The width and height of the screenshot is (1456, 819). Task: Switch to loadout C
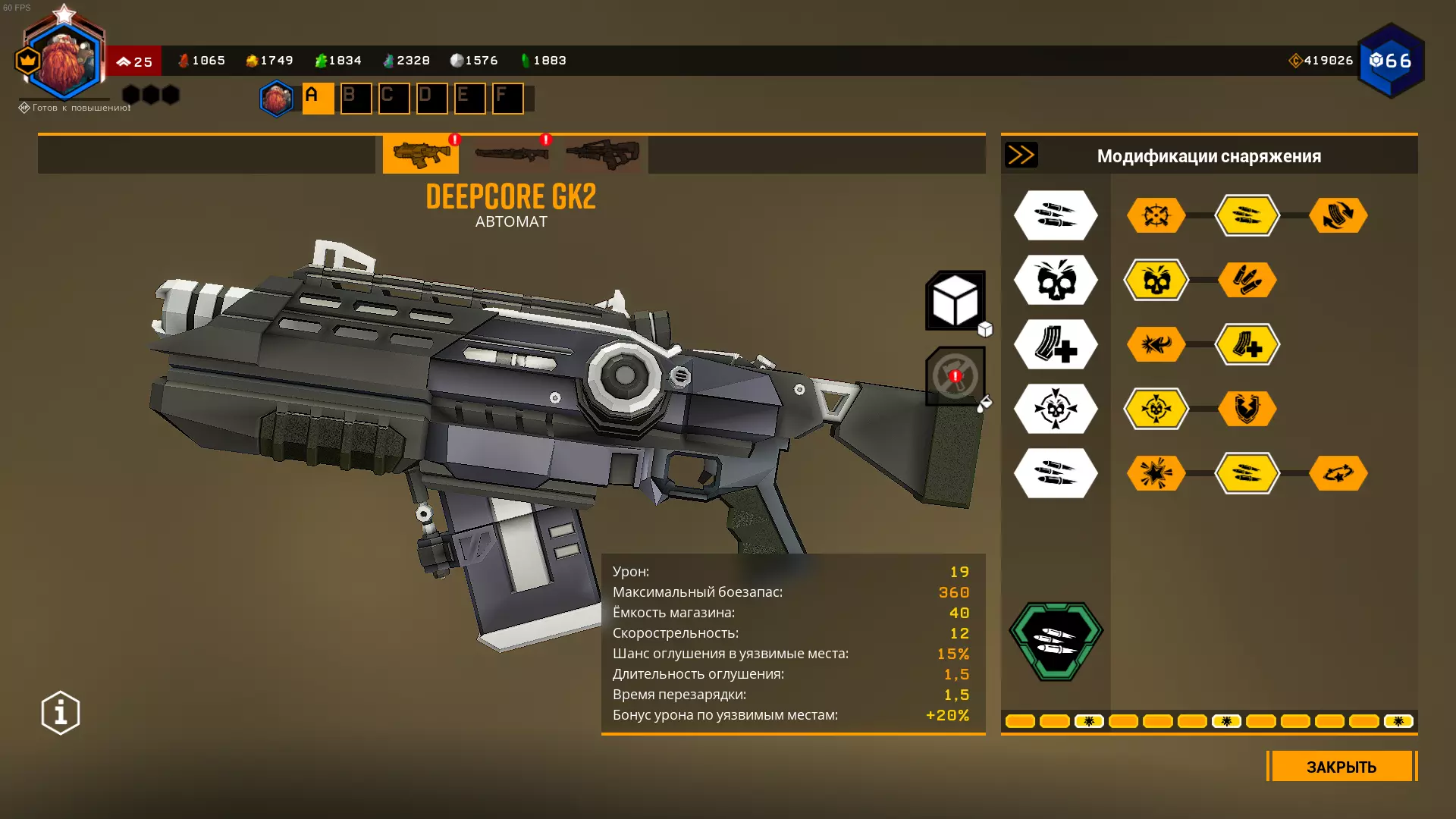(394, 98)
